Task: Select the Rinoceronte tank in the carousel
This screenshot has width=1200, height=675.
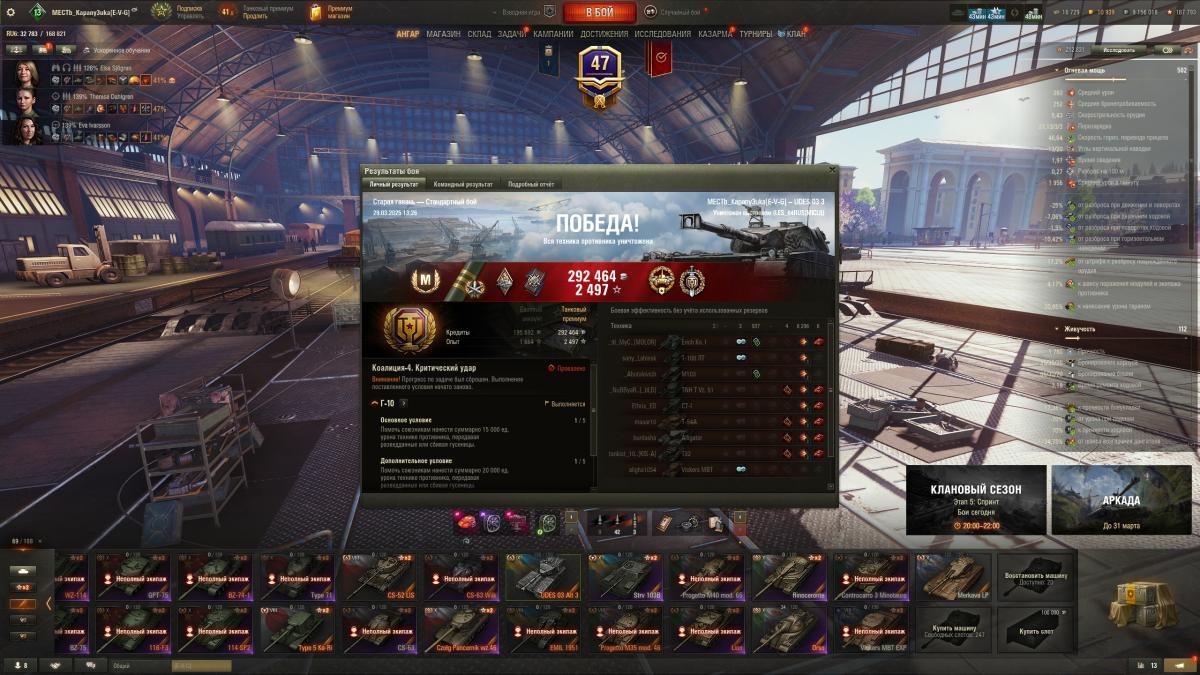Action: pyautogui.click(x=788, y=577)
